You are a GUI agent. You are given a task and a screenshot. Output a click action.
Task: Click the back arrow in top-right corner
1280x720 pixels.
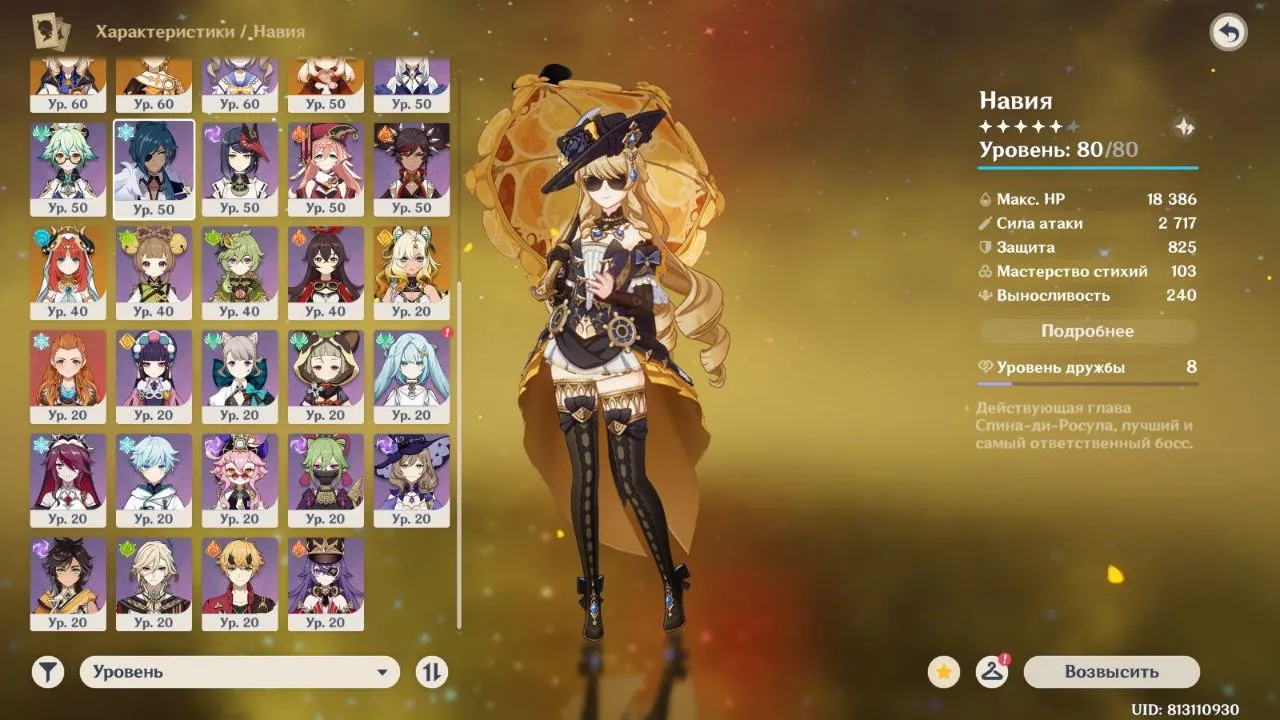pos(1229,32)
